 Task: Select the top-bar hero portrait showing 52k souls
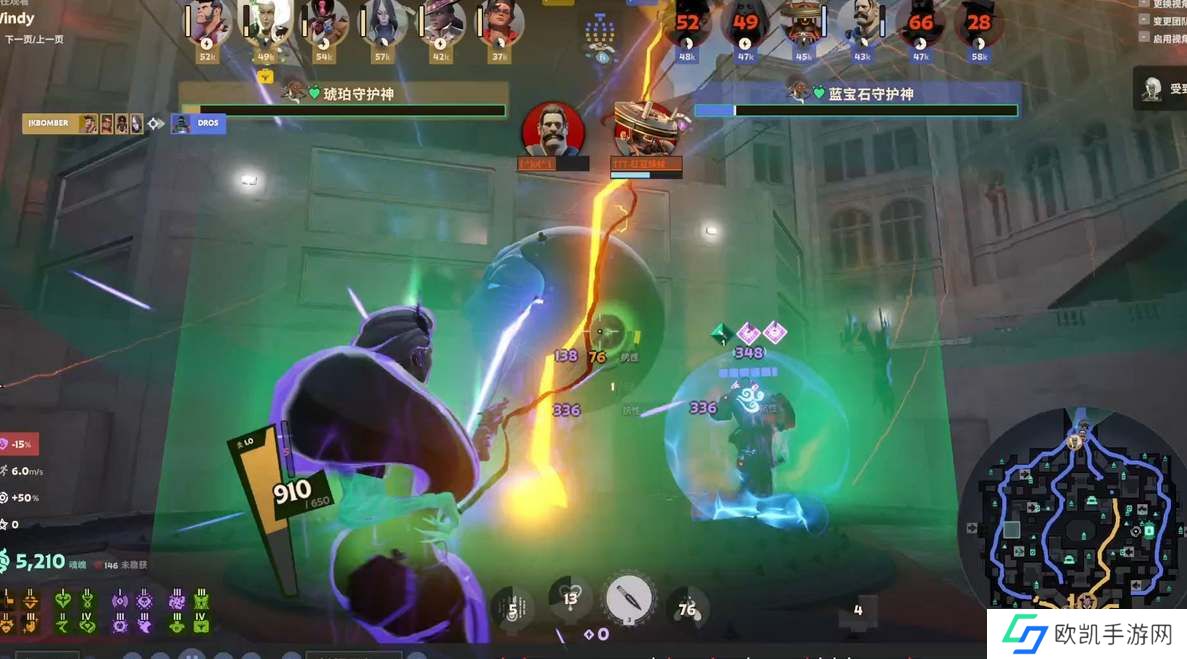tap(208, 22)
